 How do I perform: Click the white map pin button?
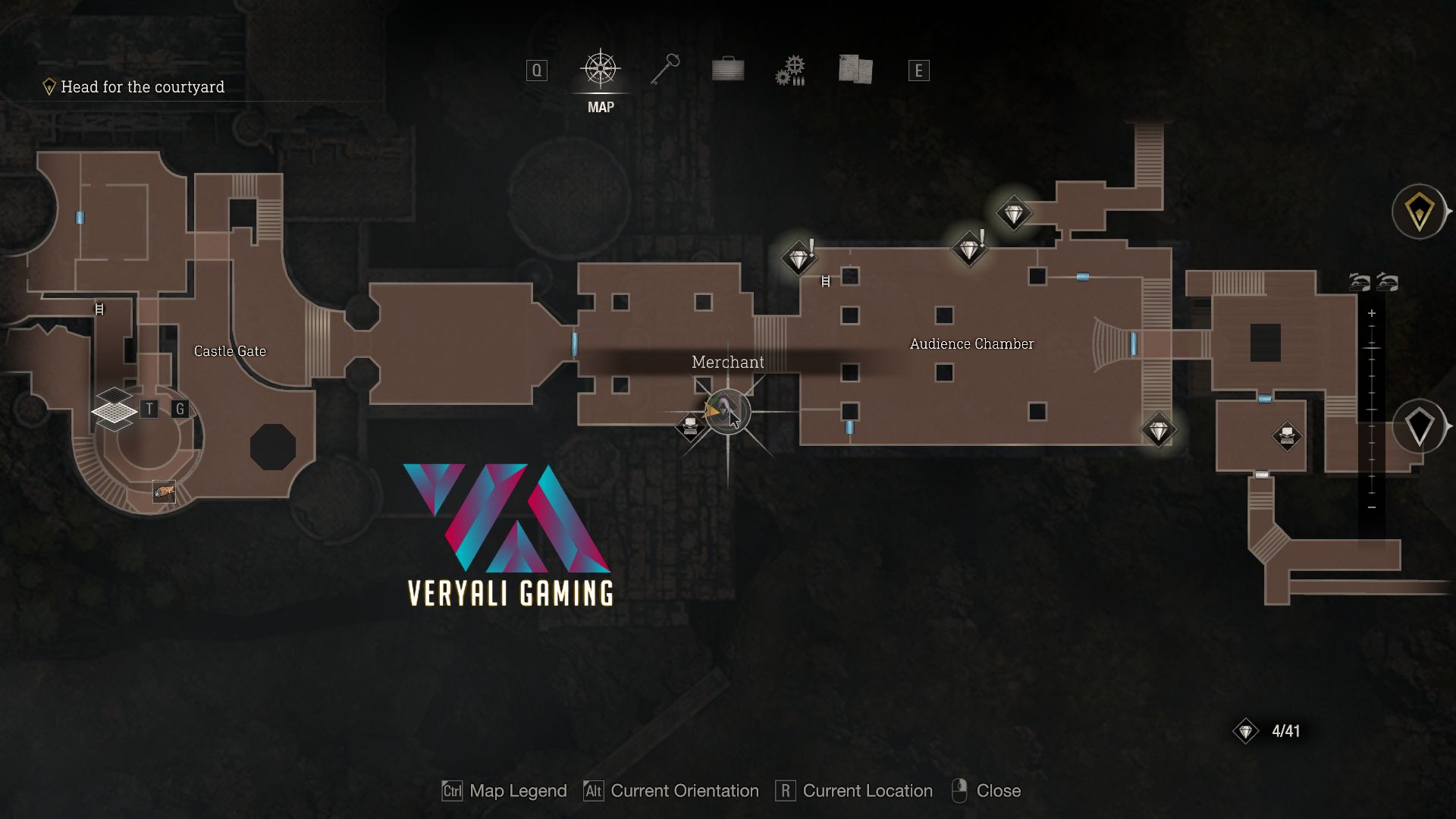pyautogui.click(x=1419, y=426)
